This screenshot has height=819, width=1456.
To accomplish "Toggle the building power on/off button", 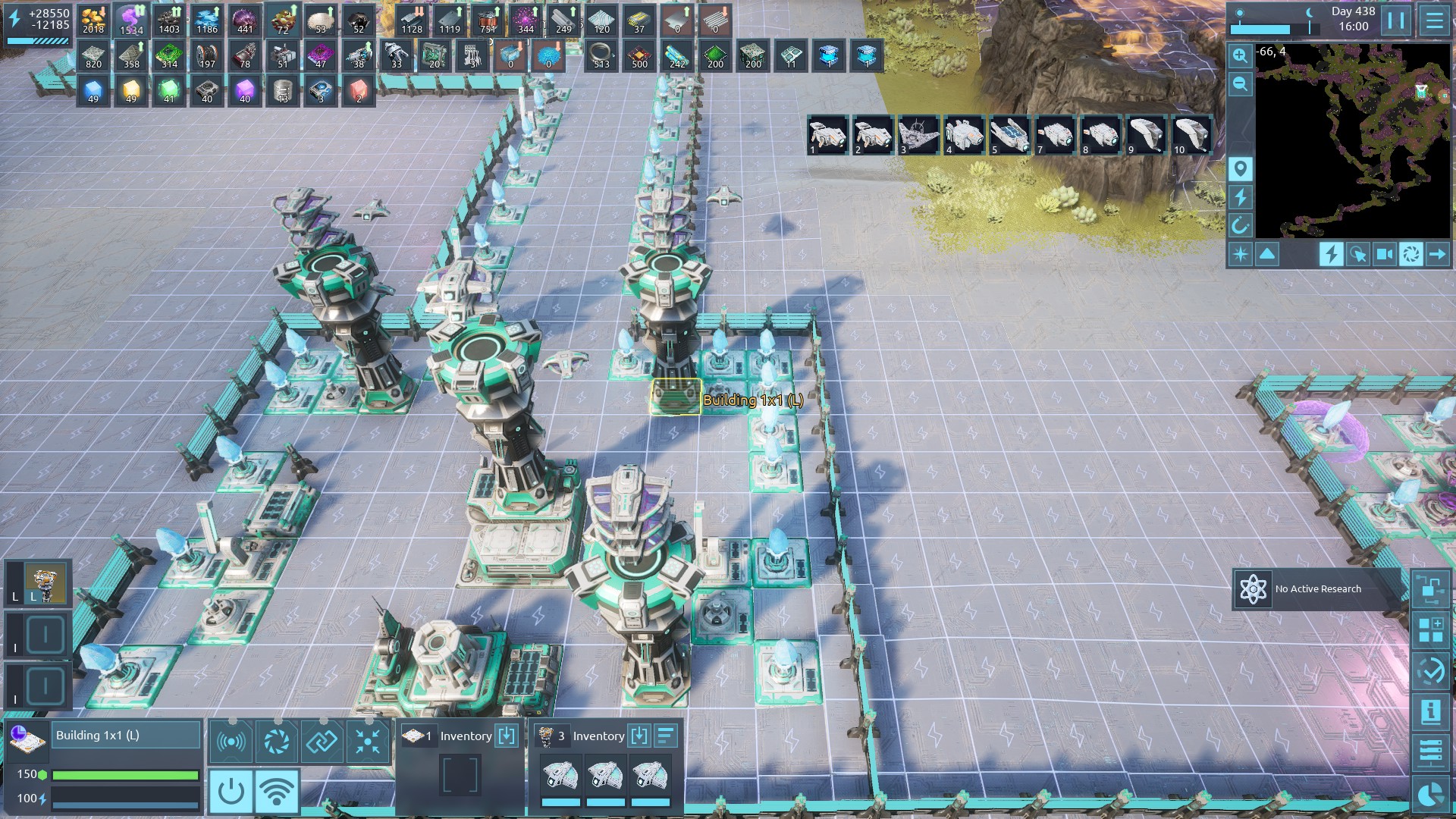I will [x=231, y=791].
